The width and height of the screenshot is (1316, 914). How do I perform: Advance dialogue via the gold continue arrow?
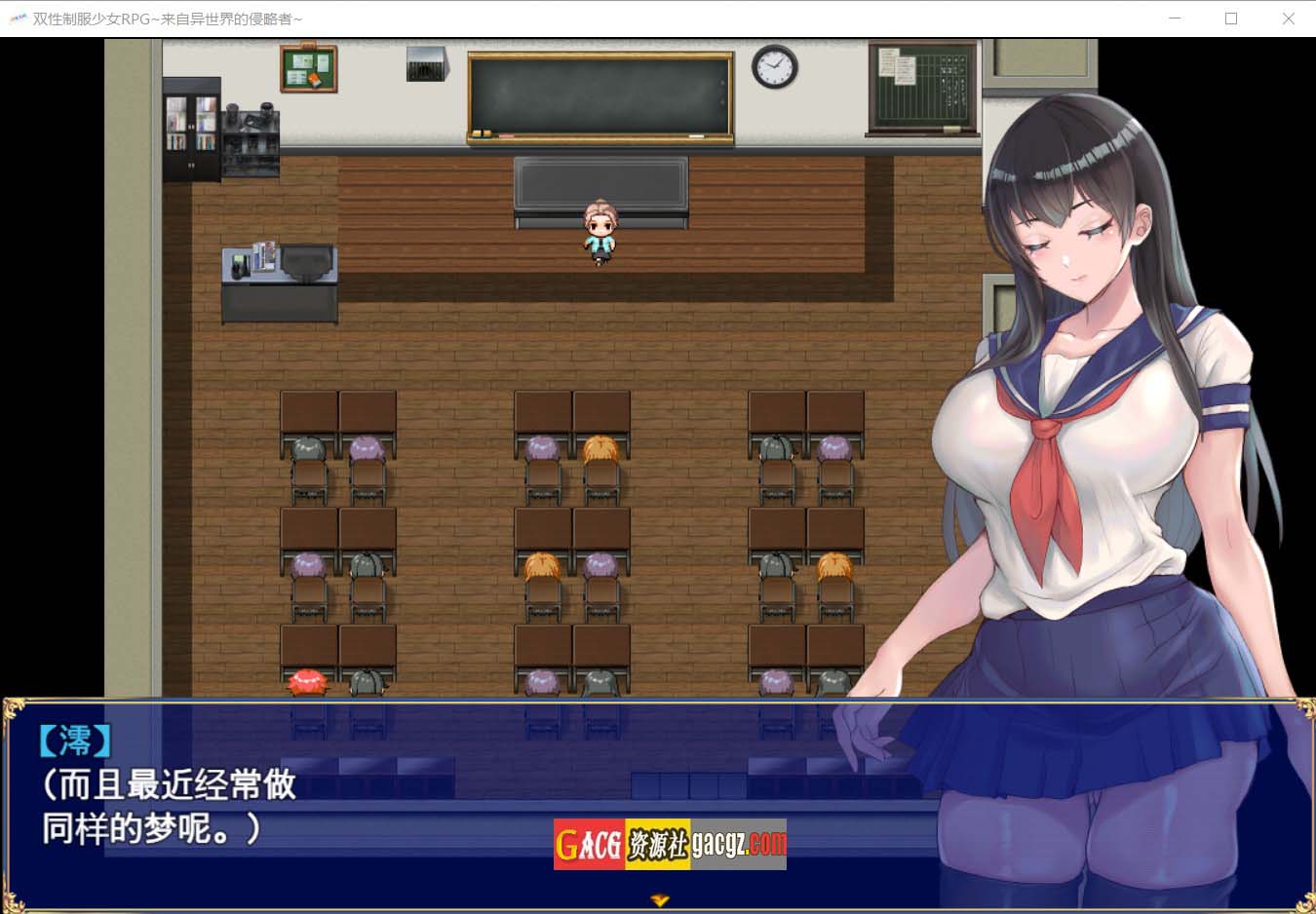coord(660,900)
